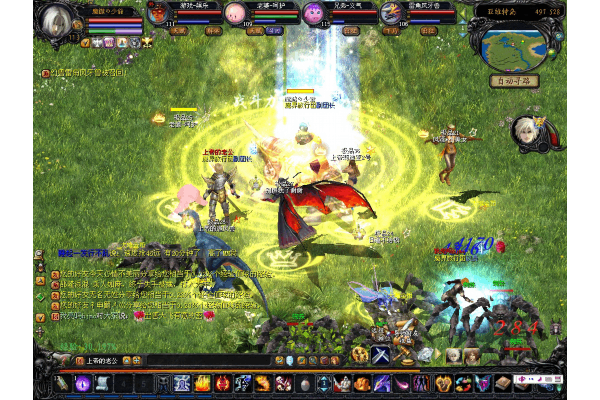Activate the crossed swords attack icon
Viewport: 600px width, 400px height.
pyautogui.click(x=381, y=354)
